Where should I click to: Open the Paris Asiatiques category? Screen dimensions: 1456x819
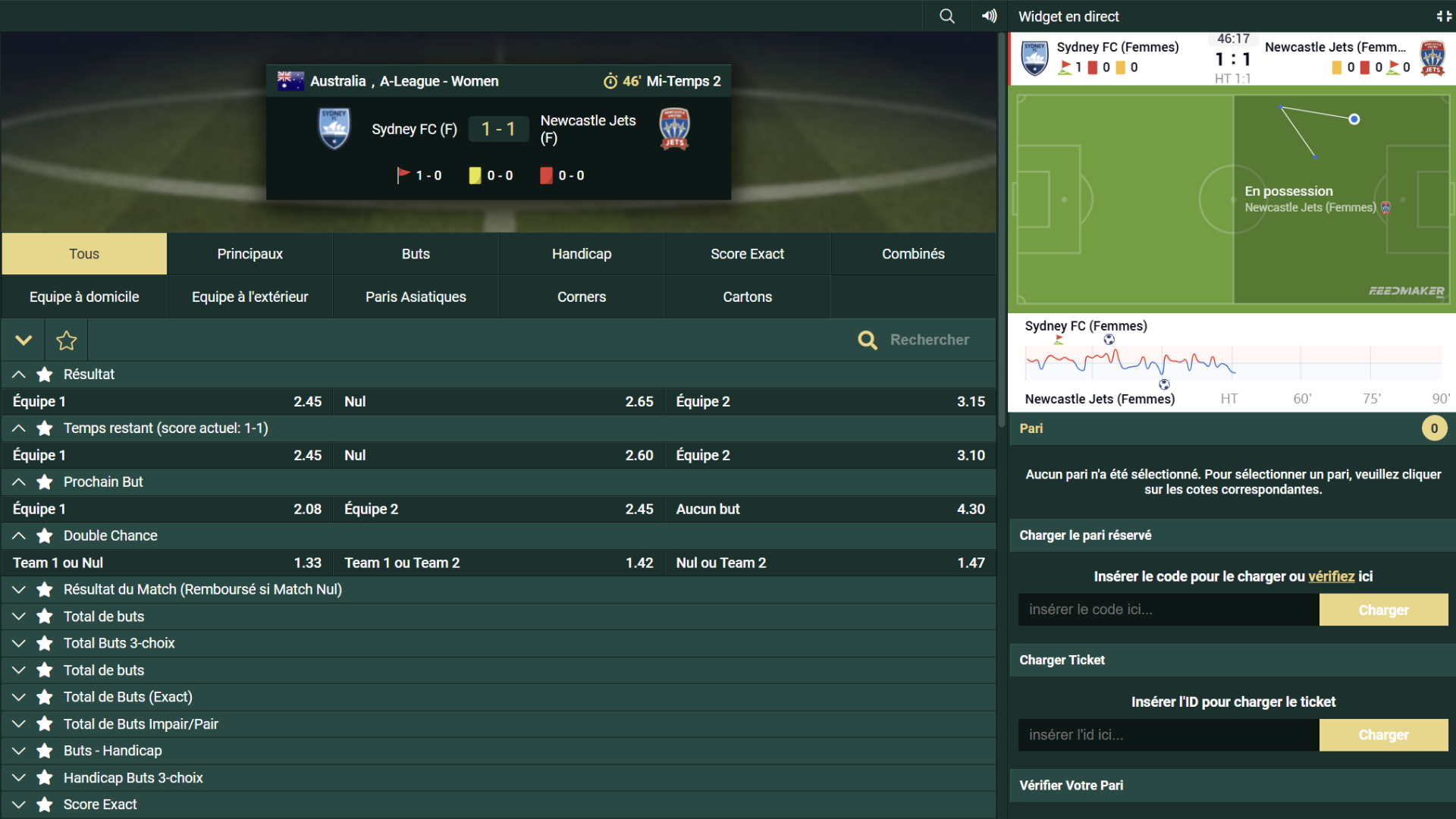click(416, 297)
